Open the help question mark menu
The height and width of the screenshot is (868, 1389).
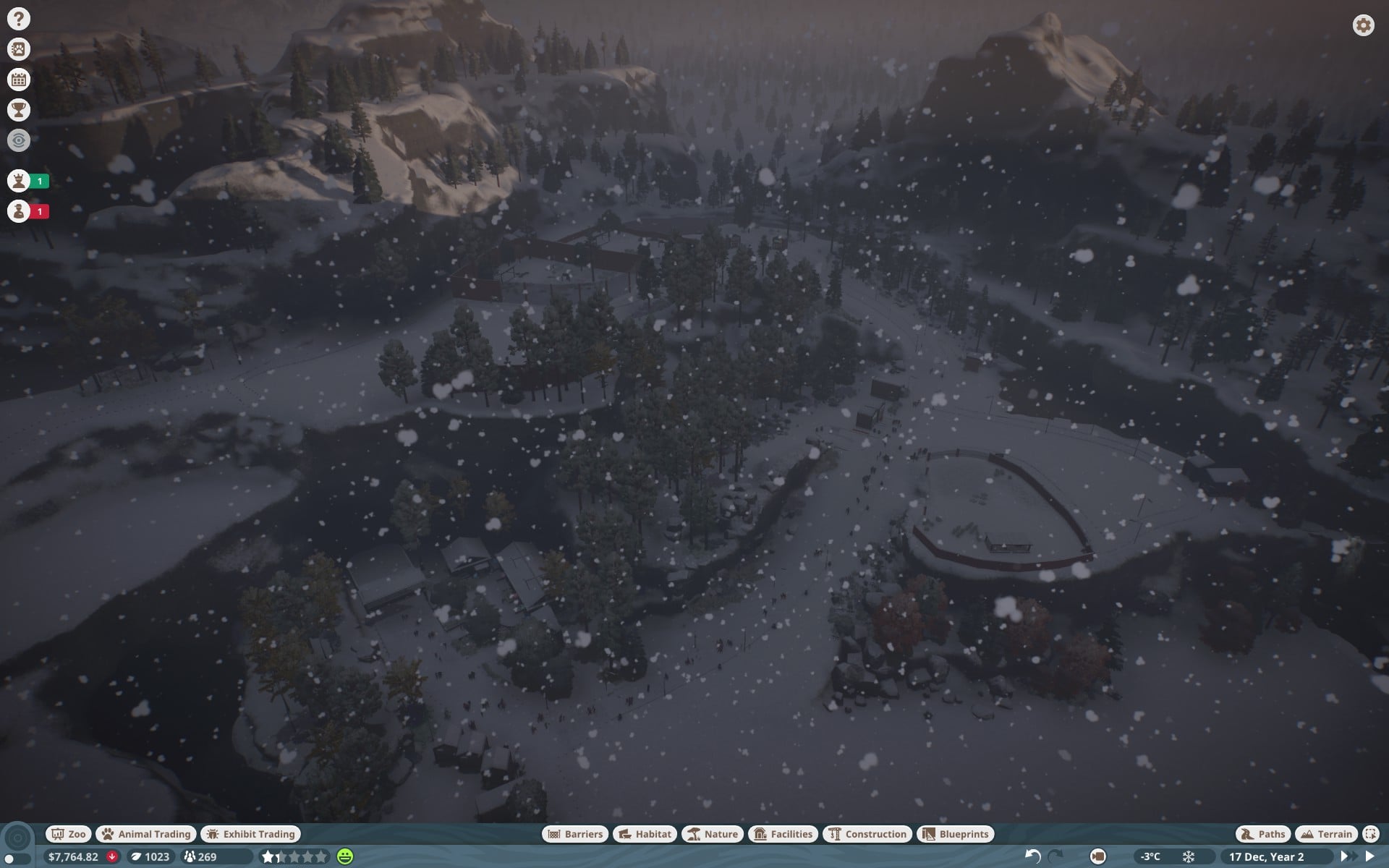19,19
